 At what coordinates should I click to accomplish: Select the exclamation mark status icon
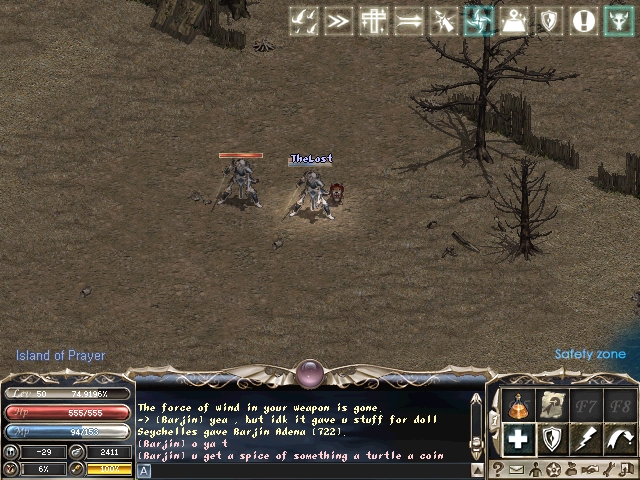584,21
